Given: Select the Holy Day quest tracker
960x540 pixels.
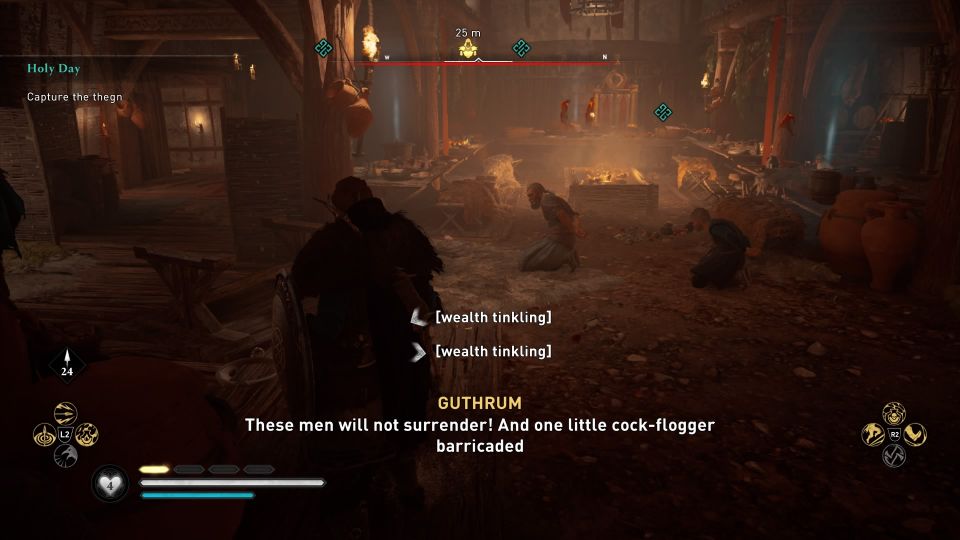Looking at the screenshot, I should 54,69.
